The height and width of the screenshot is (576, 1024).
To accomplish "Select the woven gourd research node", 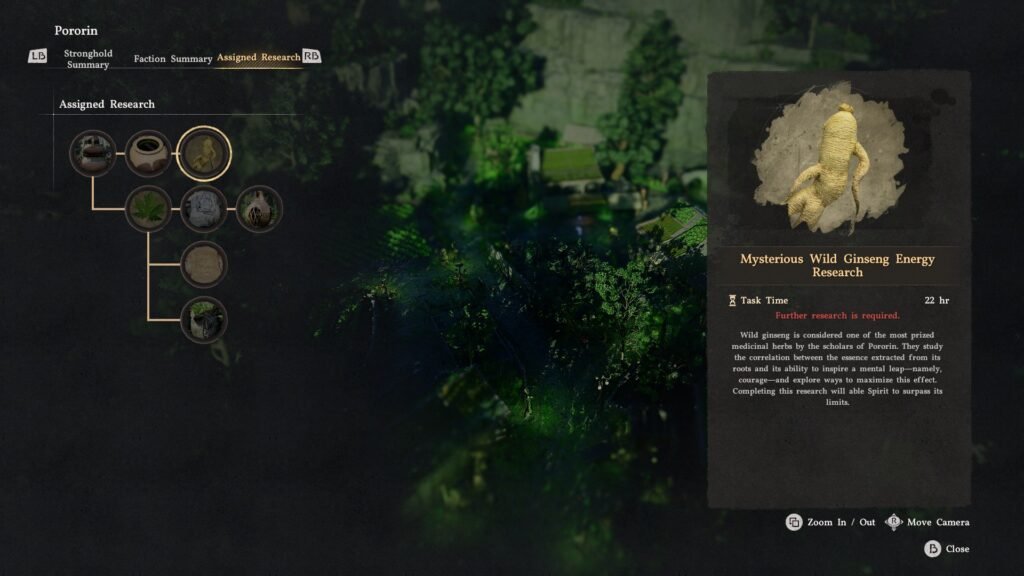I will 260,210.
